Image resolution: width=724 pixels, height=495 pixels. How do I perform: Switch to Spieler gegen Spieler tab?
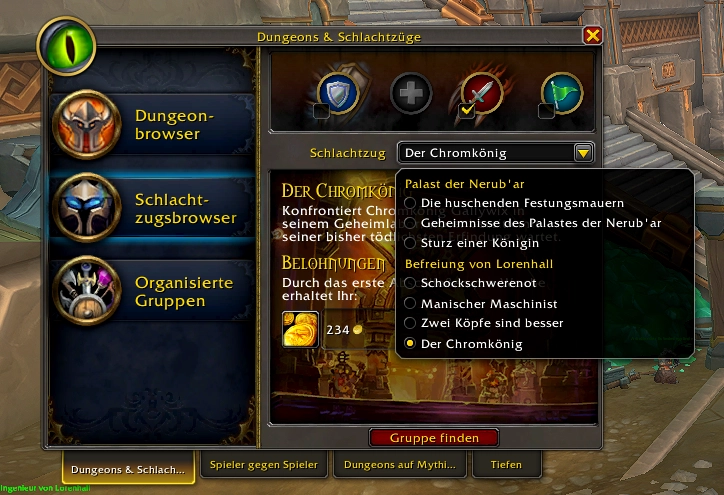pos(264,465)
